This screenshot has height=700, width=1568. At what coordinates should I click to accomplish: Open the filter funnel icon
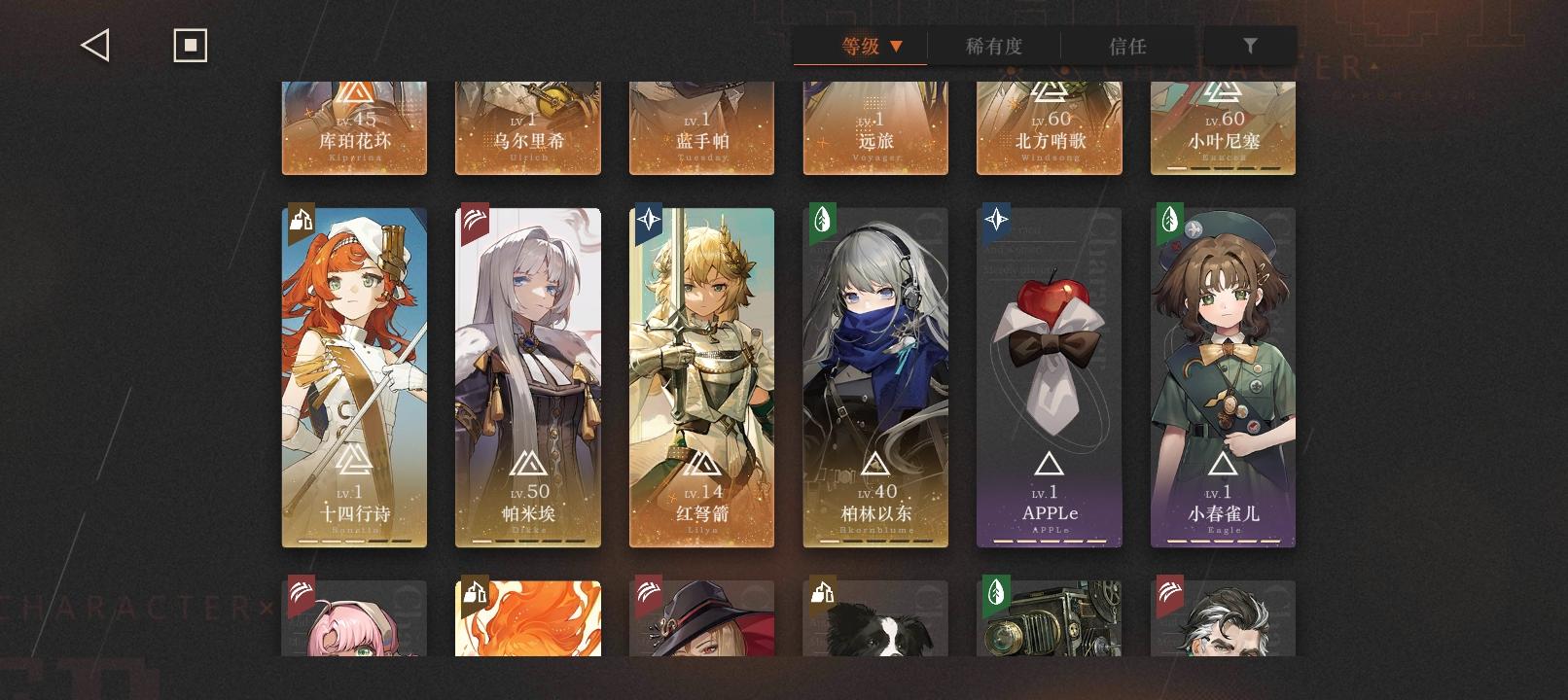coord(1251,45)
